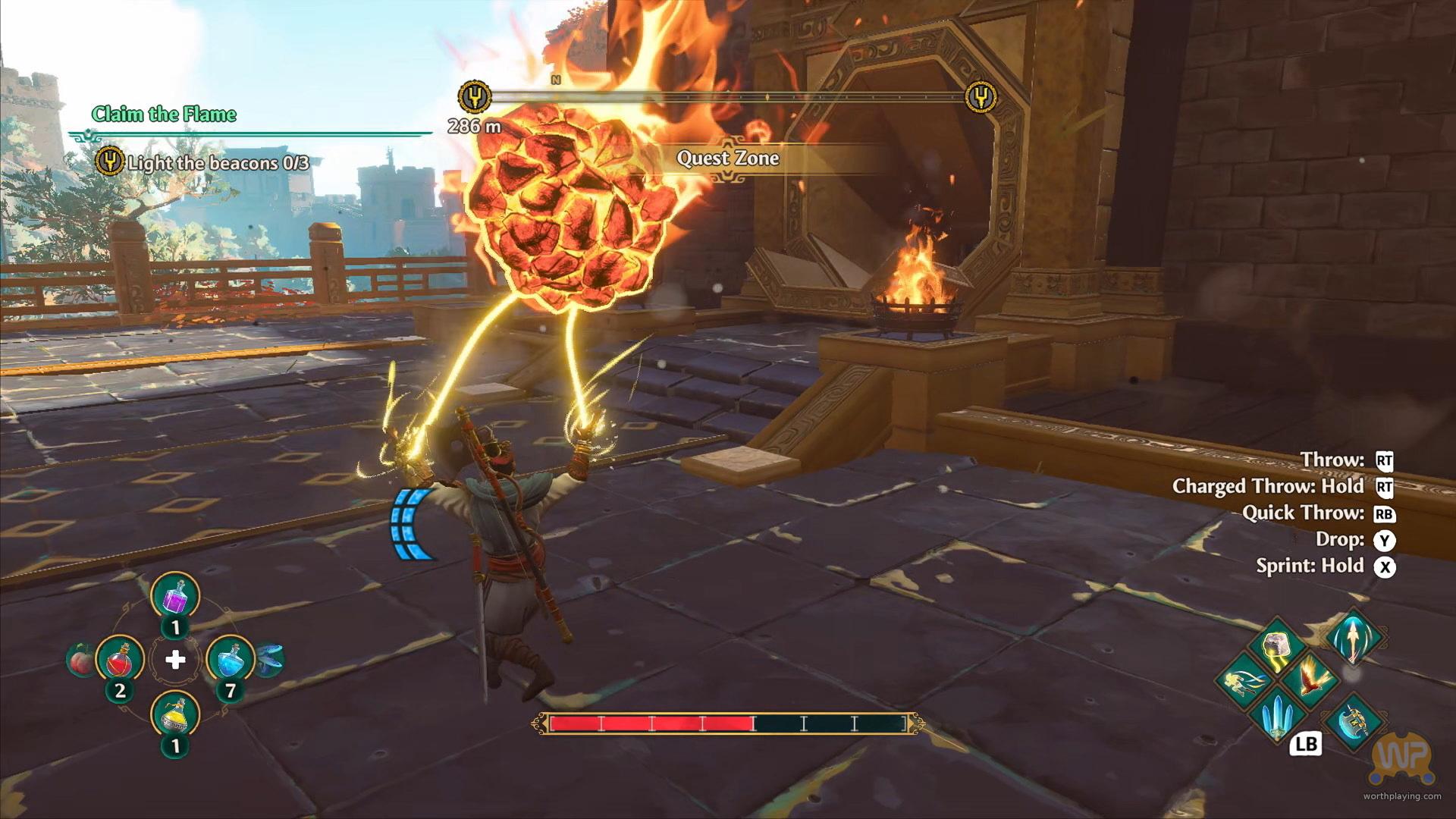Click the worthplaying.com watermark logo
1456x819 pixels.
[x=1402, y=761]
